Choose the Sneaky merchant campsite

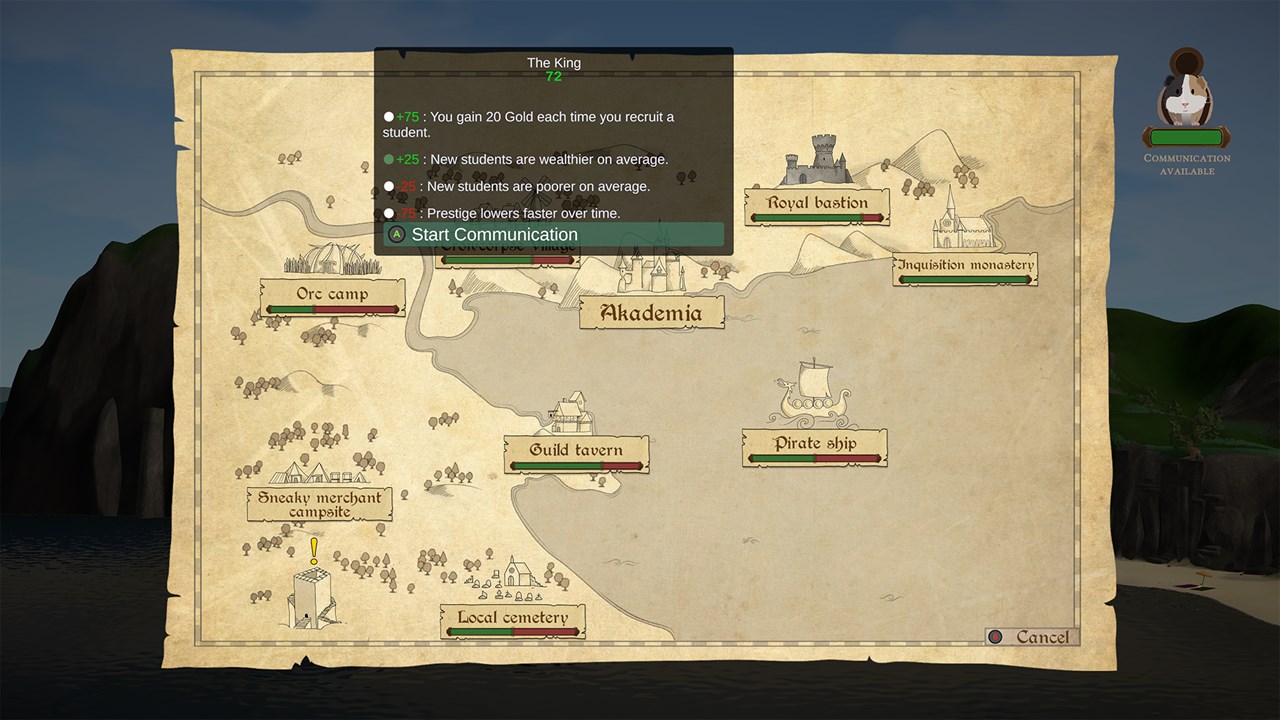[319, 504]
